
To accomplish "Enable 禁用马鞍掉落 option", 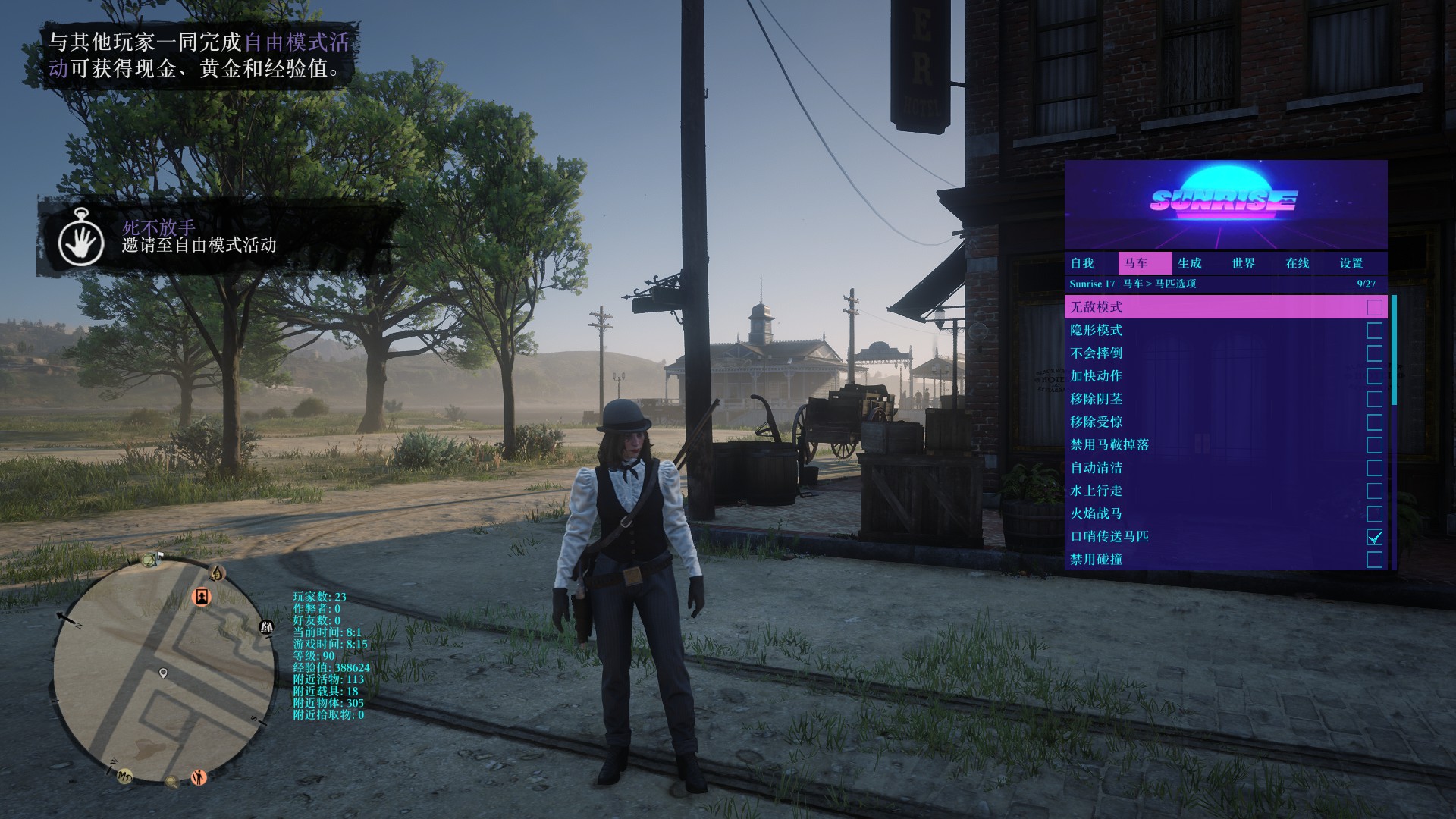I will click(1374, 445).
